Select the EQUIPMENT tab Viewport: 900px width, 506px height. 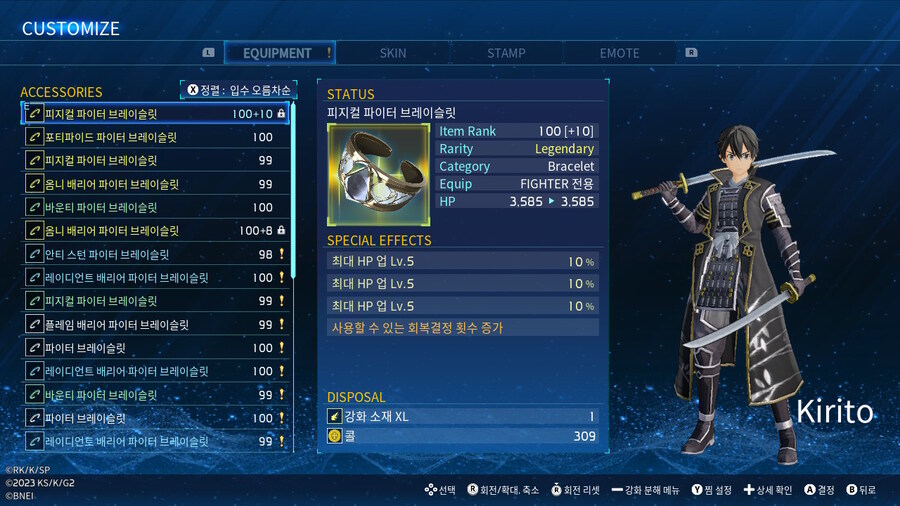coord(277,53)
